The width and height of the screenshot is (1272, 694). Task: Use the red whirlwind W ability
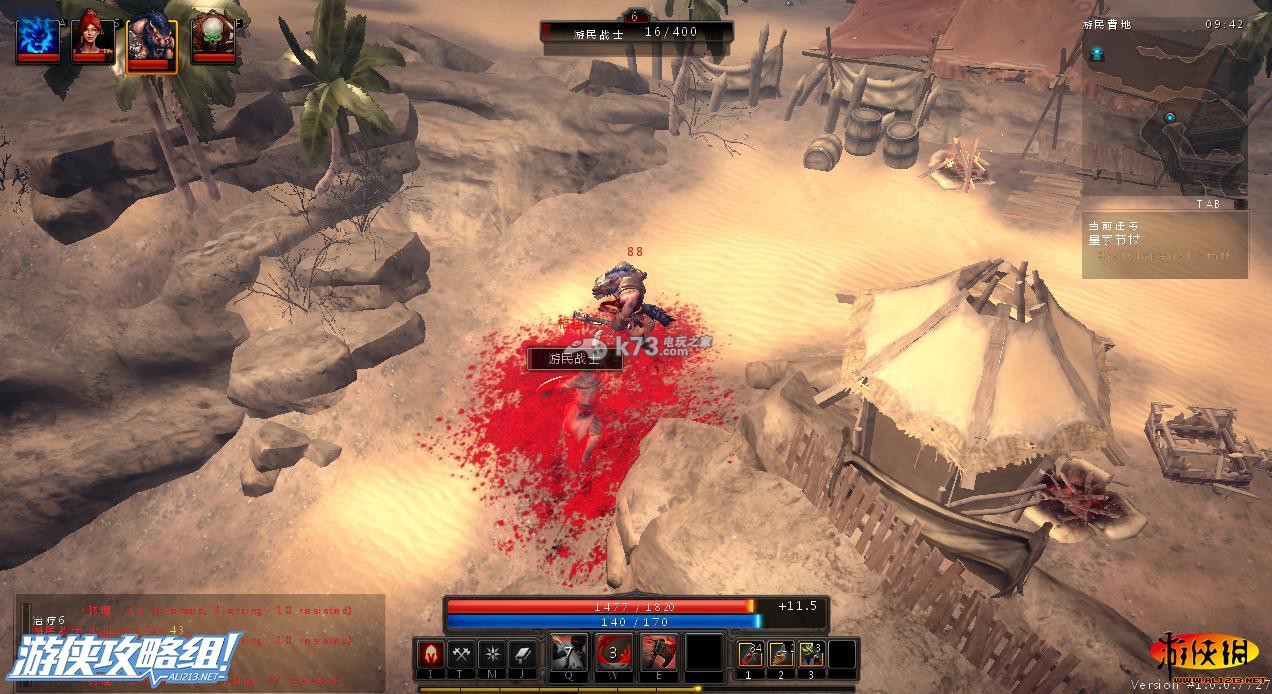pos(613,654)
